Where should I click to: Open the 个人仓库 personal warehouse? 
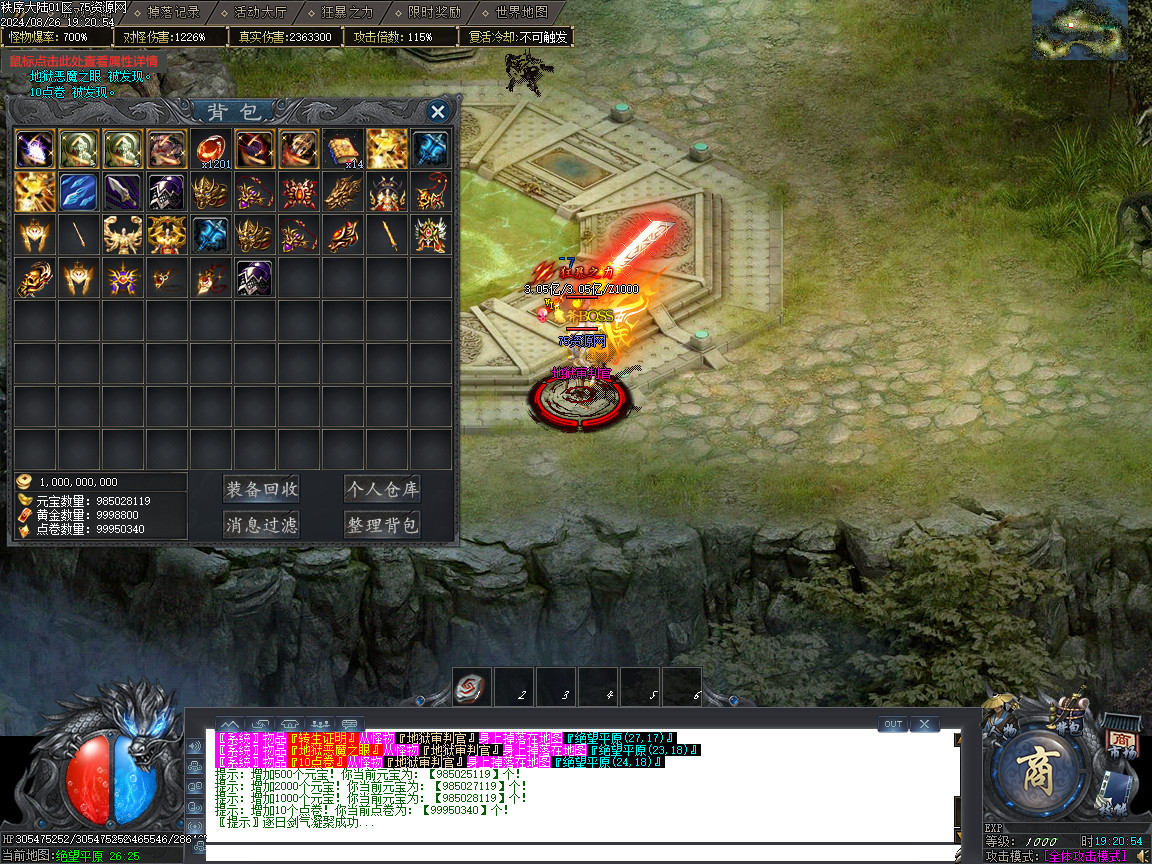point(382,489)
